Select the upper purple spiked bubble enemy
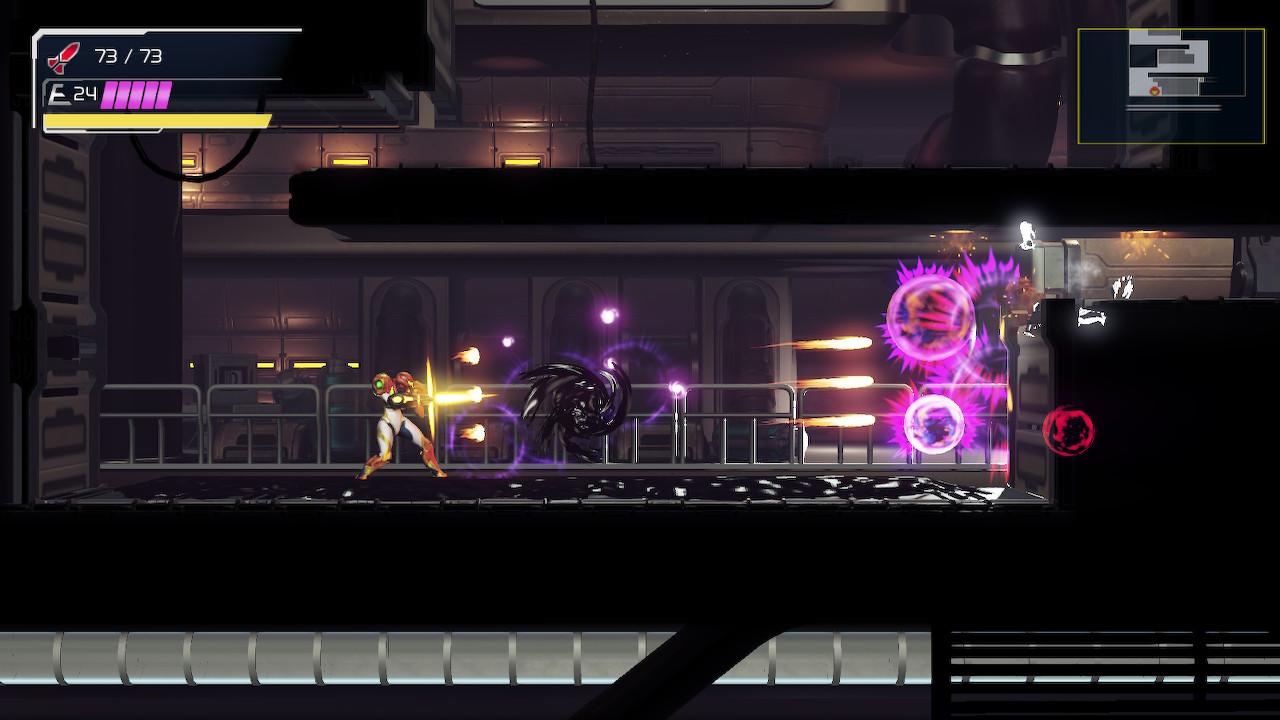 (930, 315)
